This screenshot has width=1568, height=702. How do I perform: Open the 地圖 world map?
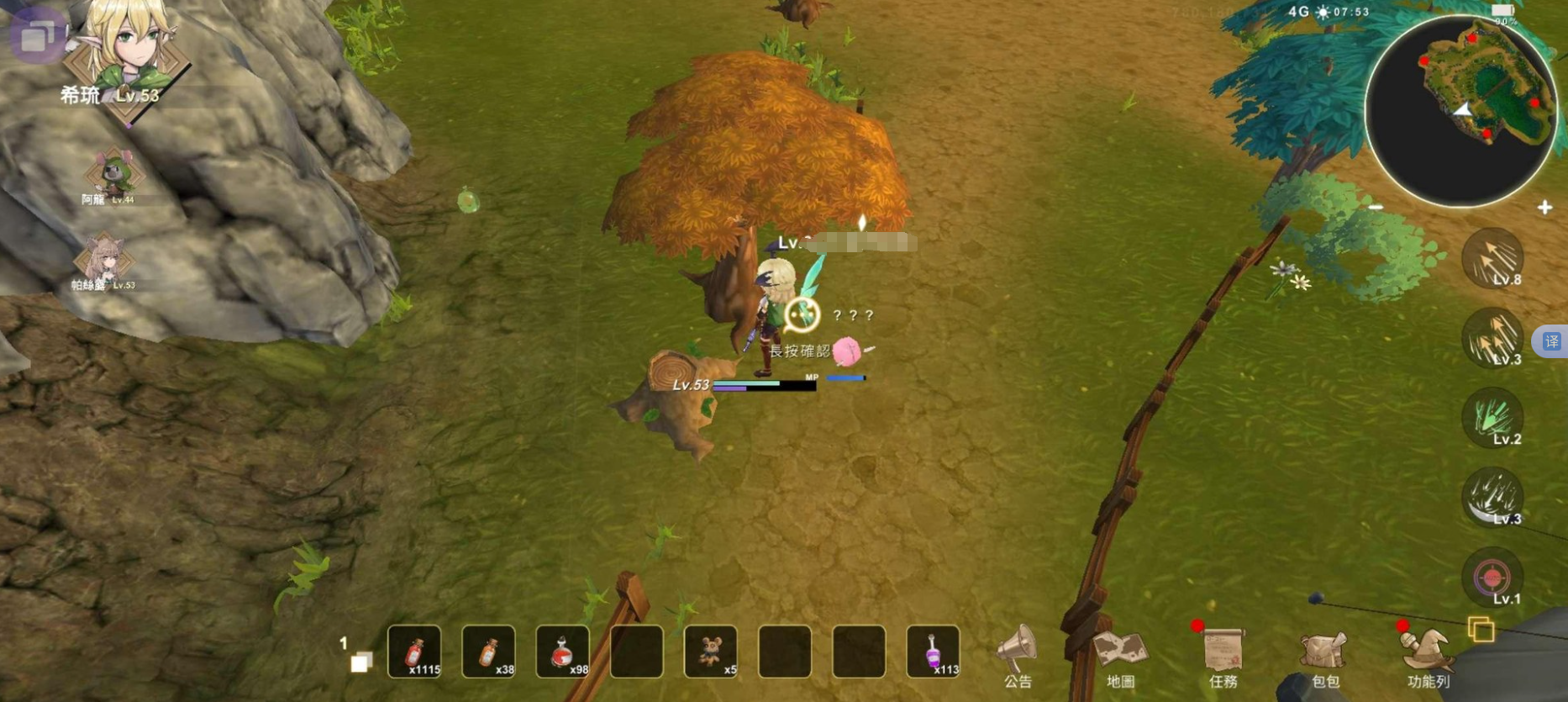click(x=1120, y=654)
